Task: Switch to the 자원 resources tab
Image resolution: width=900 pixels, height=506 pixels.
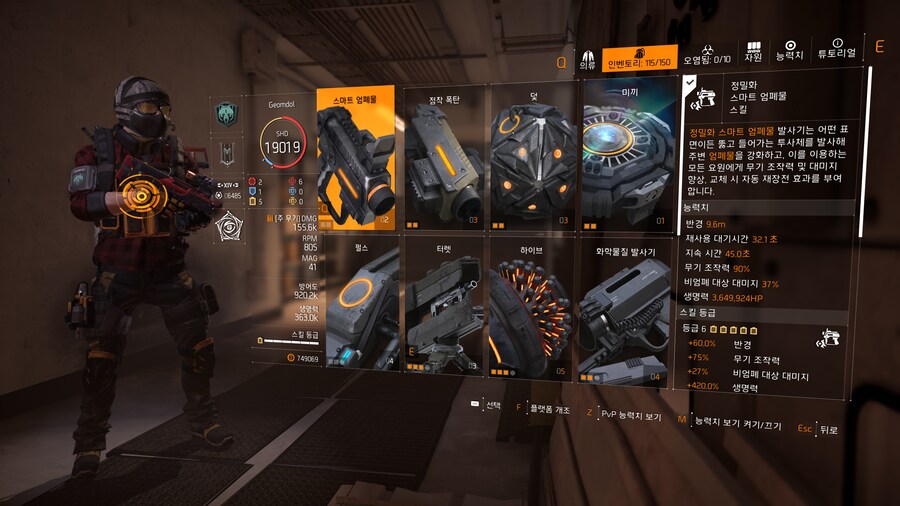Action: click(x=754, y=52)
